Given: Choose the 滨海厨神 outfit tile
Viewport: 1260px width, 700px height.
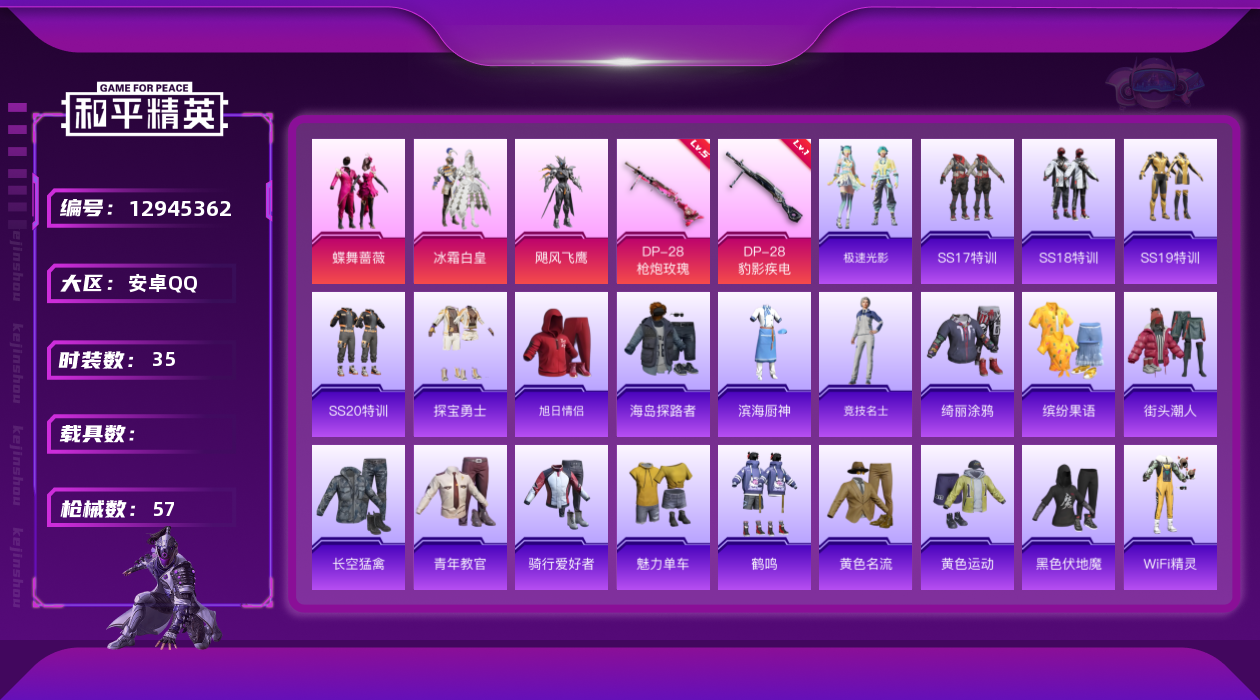Looking at the screenshot, I should [764, 364].
